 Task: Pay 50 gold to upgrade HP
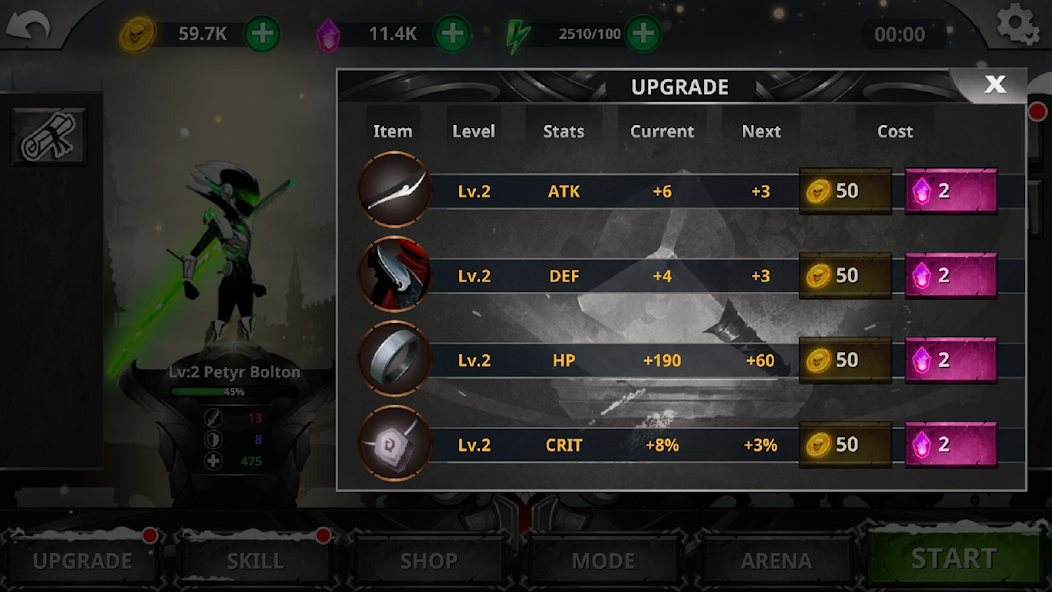click(845, 360)
